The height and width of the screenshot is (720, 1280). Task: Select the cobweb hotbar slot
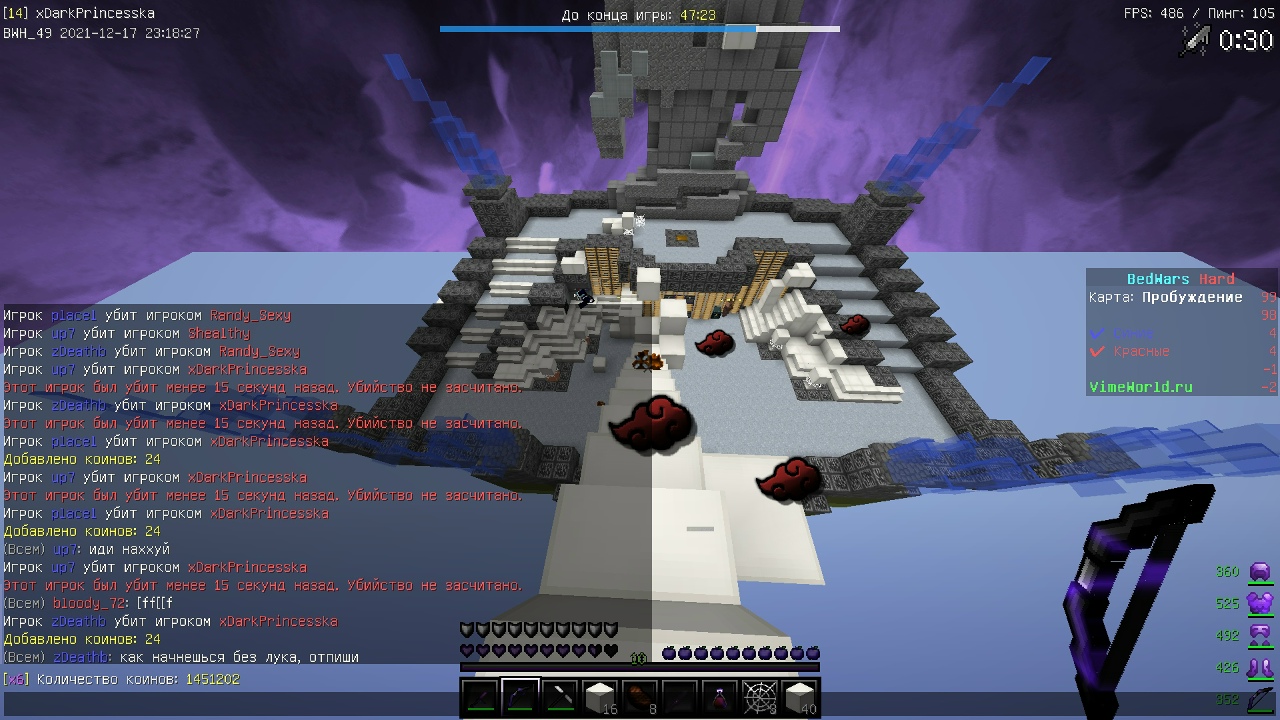(x=760, y=697)
